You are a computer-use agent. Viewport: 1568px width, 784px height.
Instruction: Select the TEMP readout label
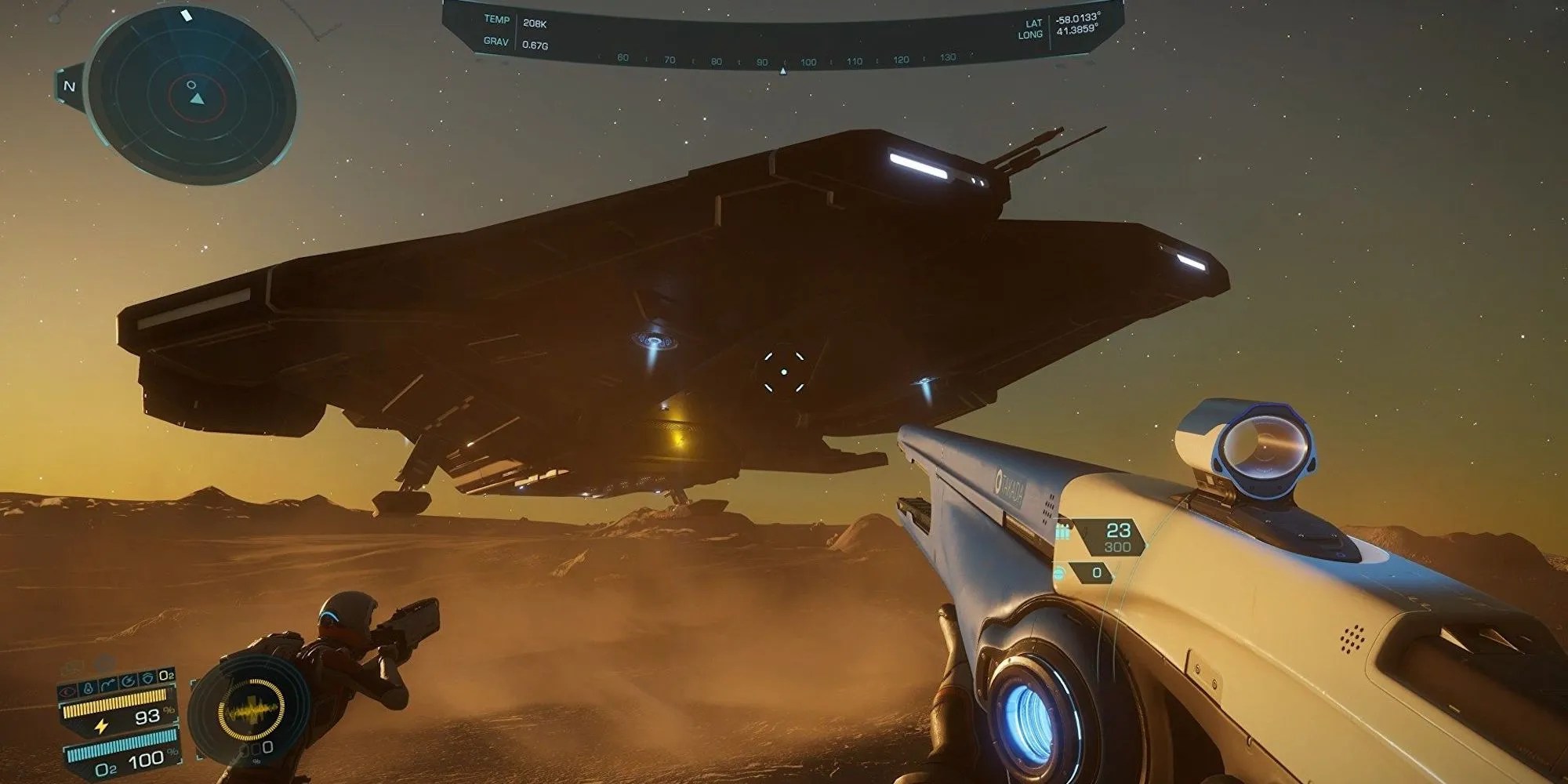(x=496, y=20)
